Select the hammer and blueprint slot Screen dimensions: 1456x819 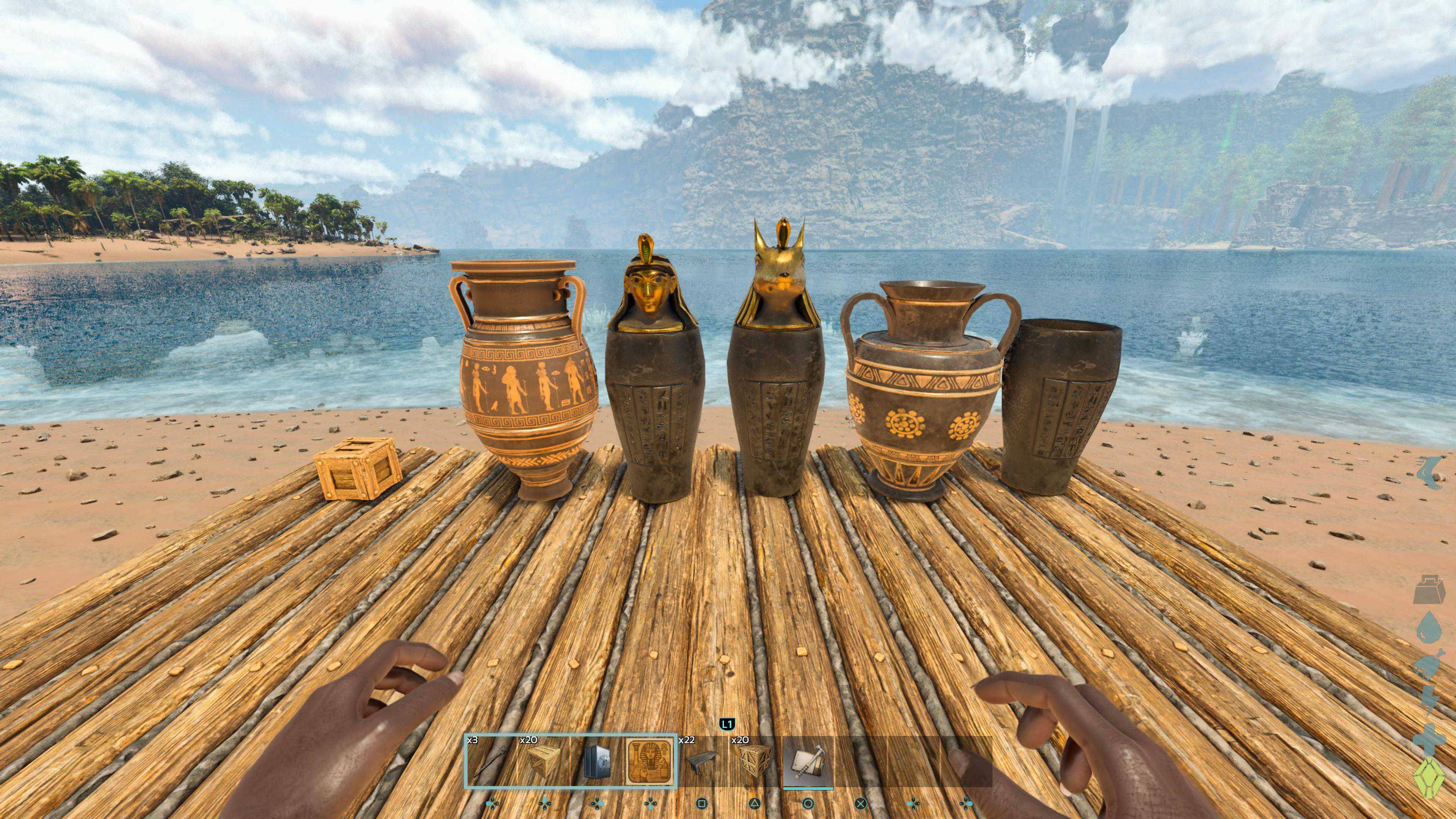(x=808, y=761)
